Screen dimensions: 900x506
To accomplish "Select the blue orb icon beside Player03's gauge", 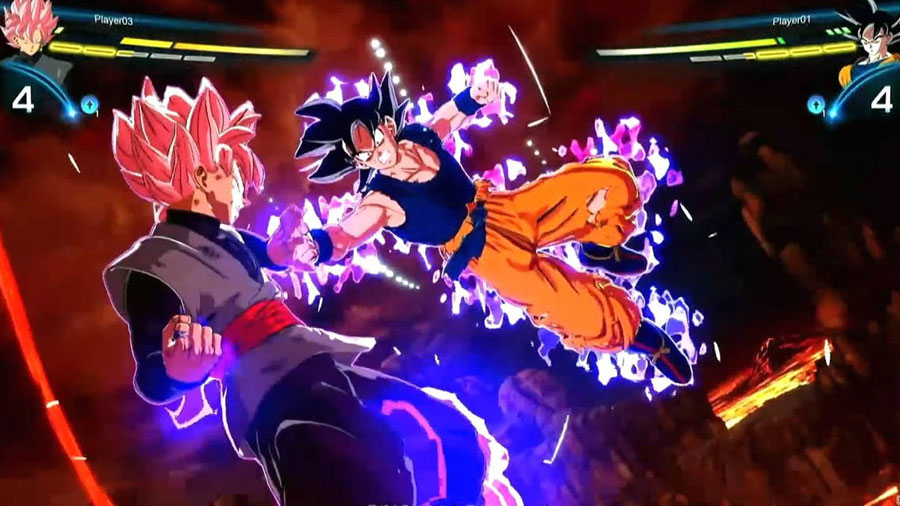I will click(89, 103).
